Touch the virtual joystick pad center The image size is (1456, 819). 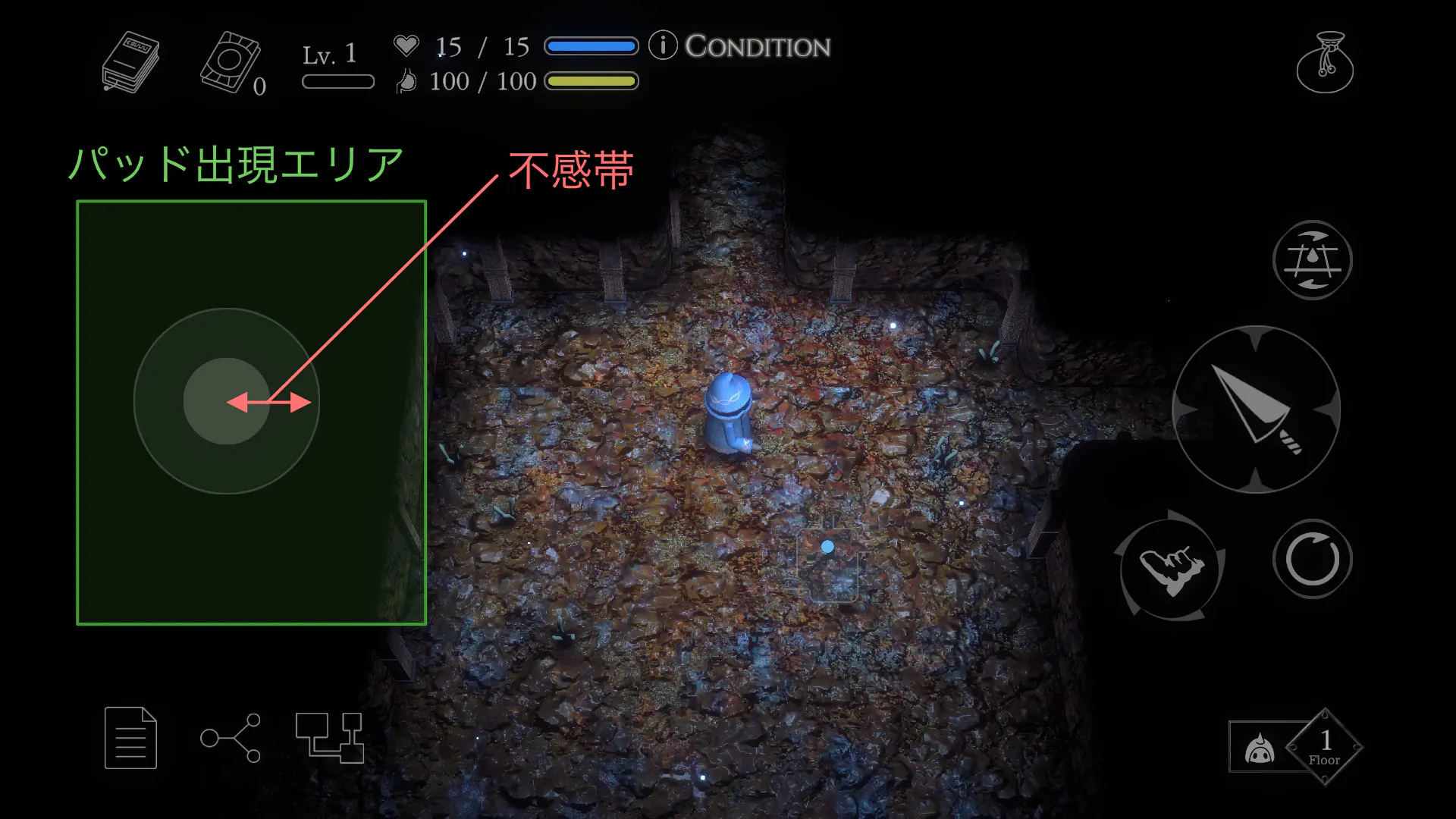(x=226, y=401)
